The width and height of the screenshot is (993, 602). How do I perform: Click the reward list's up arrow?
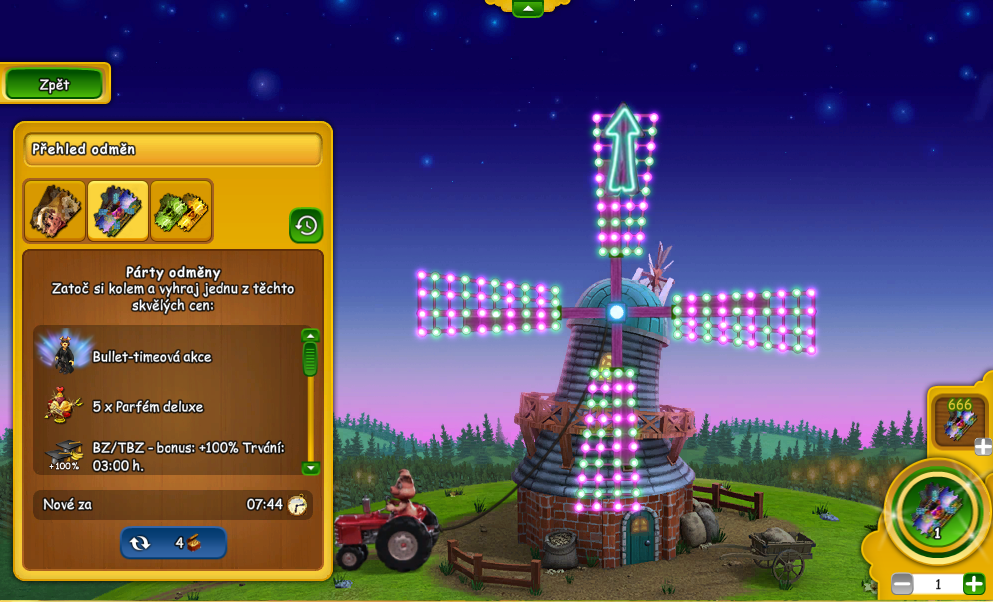(310, 336)
